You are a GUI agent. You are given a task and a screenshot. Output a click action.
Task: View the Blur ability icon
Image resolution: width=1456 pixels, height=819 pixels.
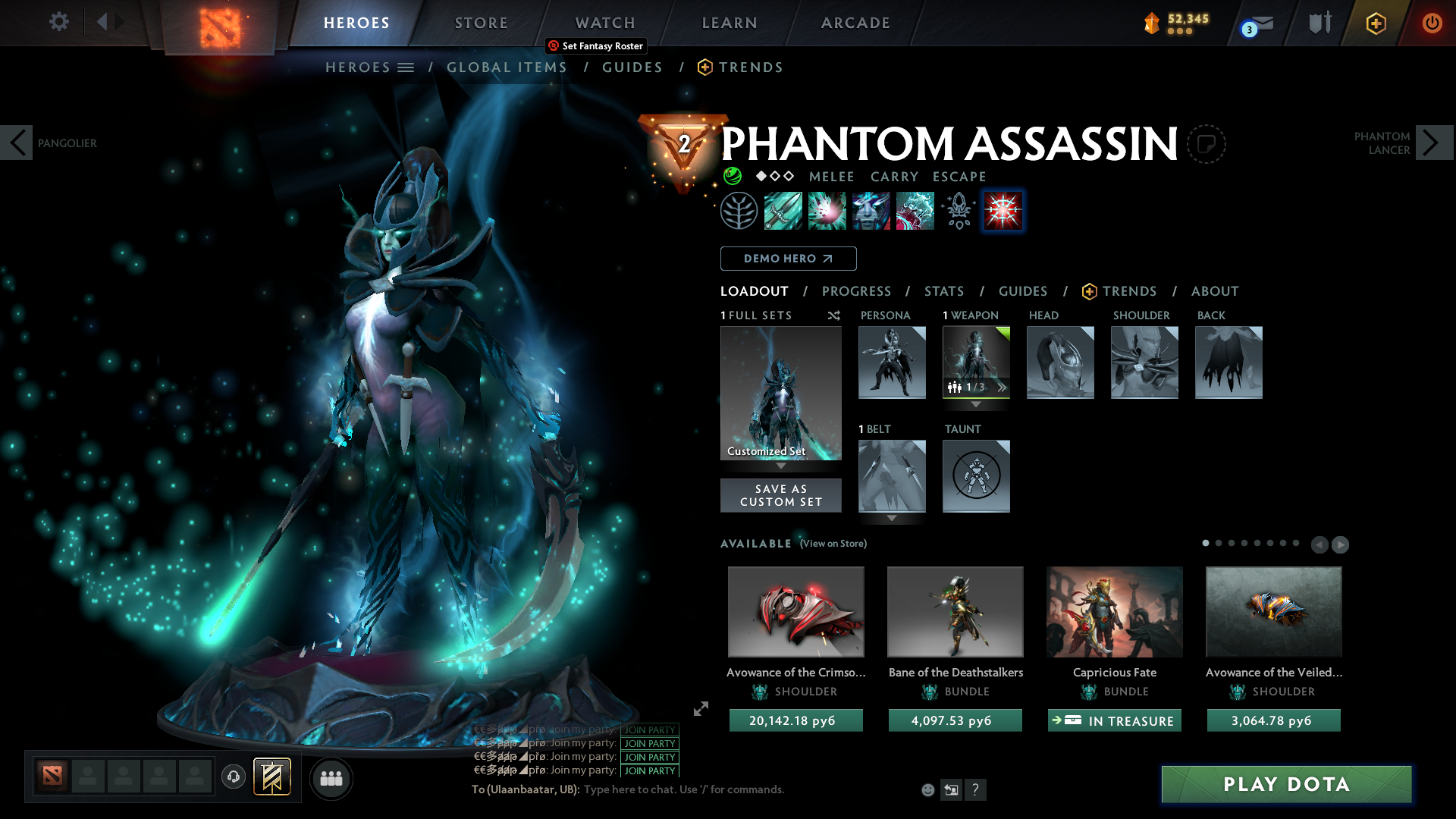871,211
